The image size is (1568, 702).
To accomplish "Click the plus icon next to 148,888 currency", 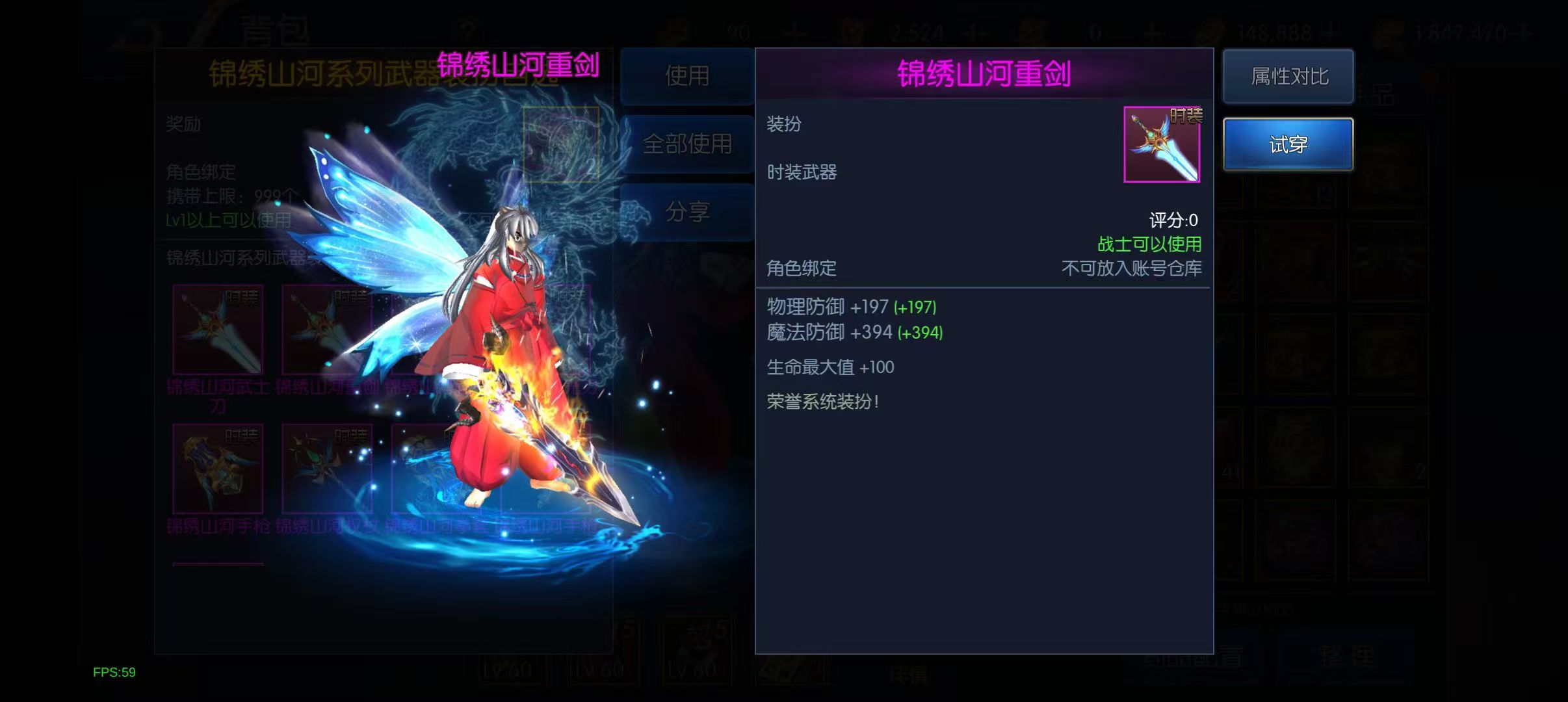I will [x=1332, y=29].
